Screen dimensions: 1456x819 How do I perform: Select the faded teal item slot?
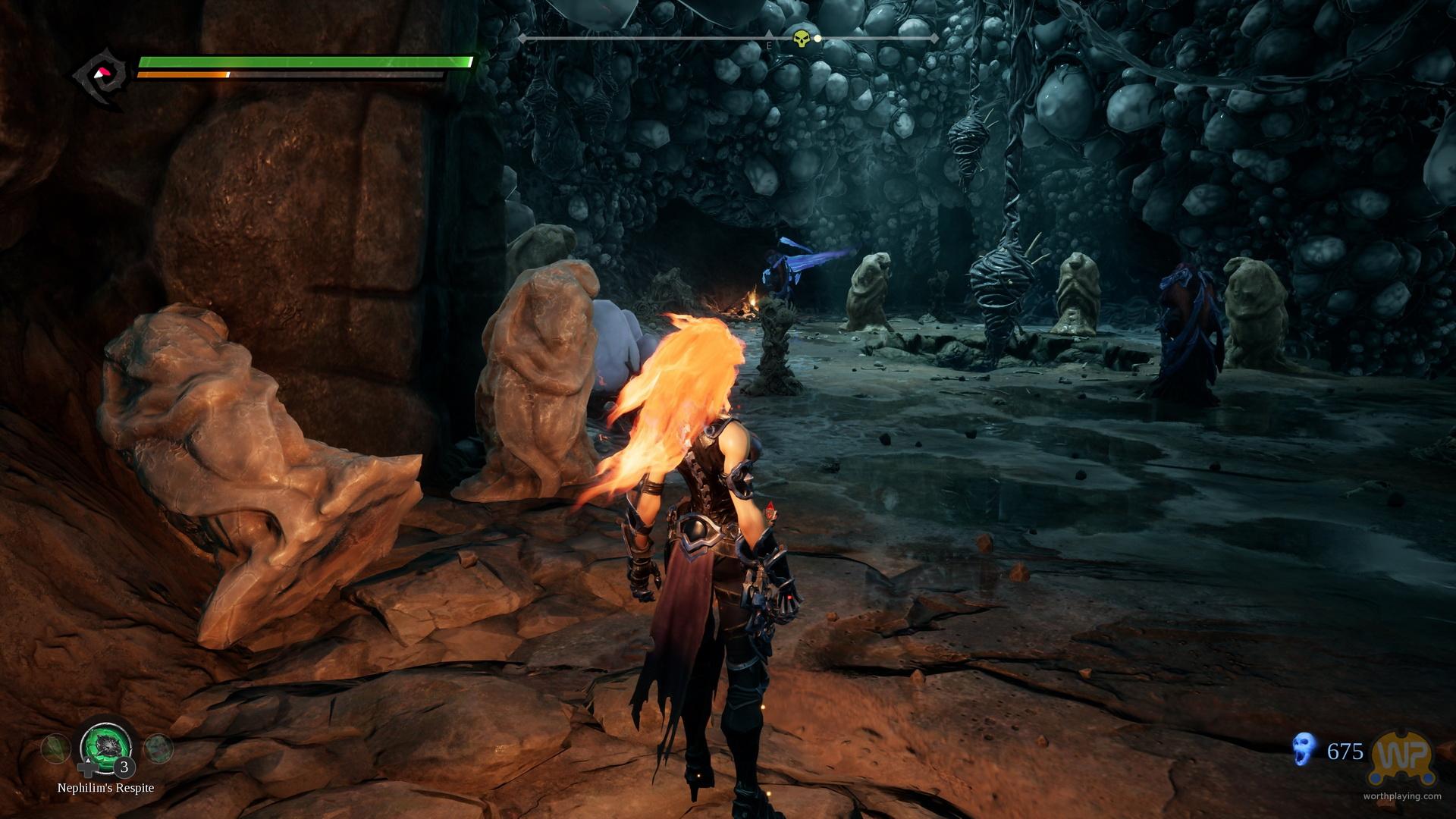point(158,748)
